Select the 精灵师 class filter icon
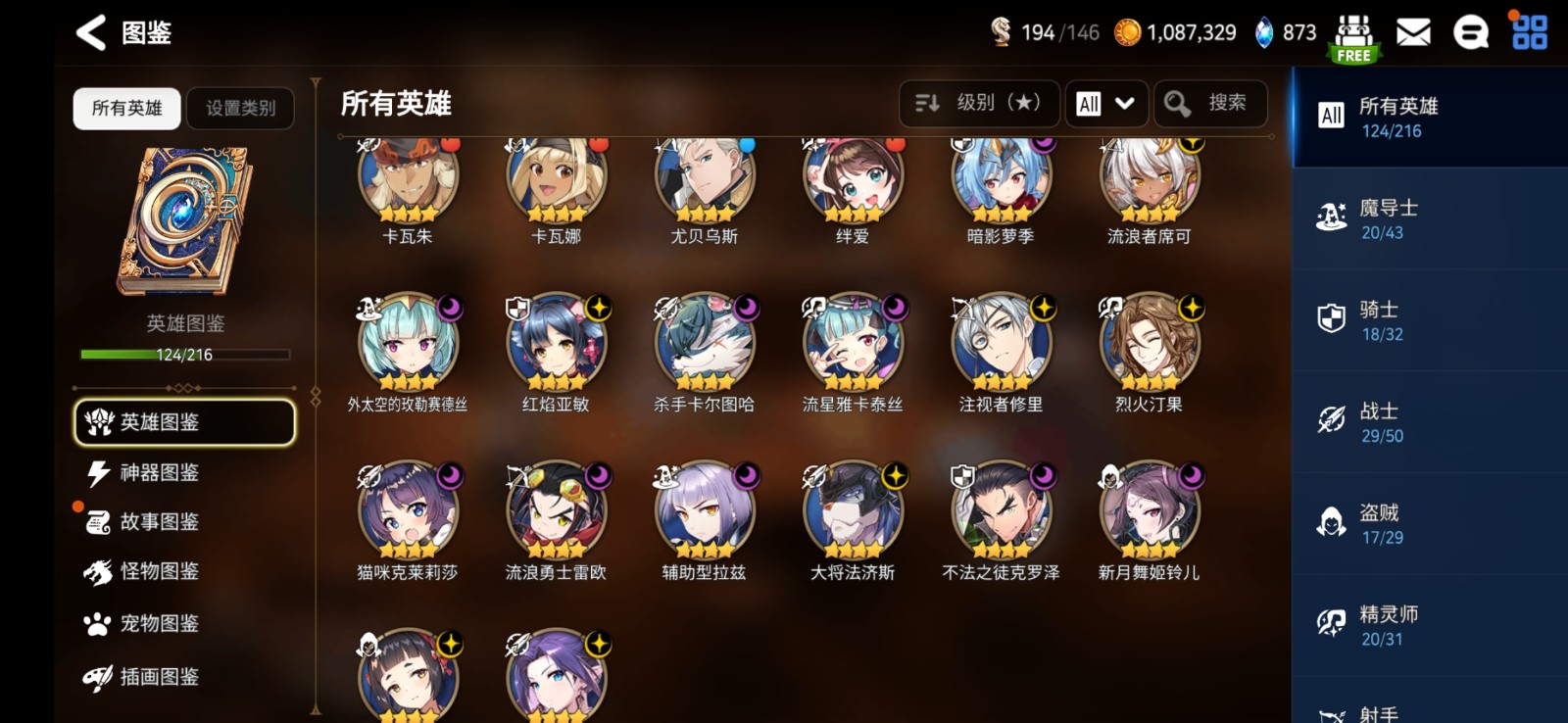The image size is (1568, 723). click(x=1331, y=621)
